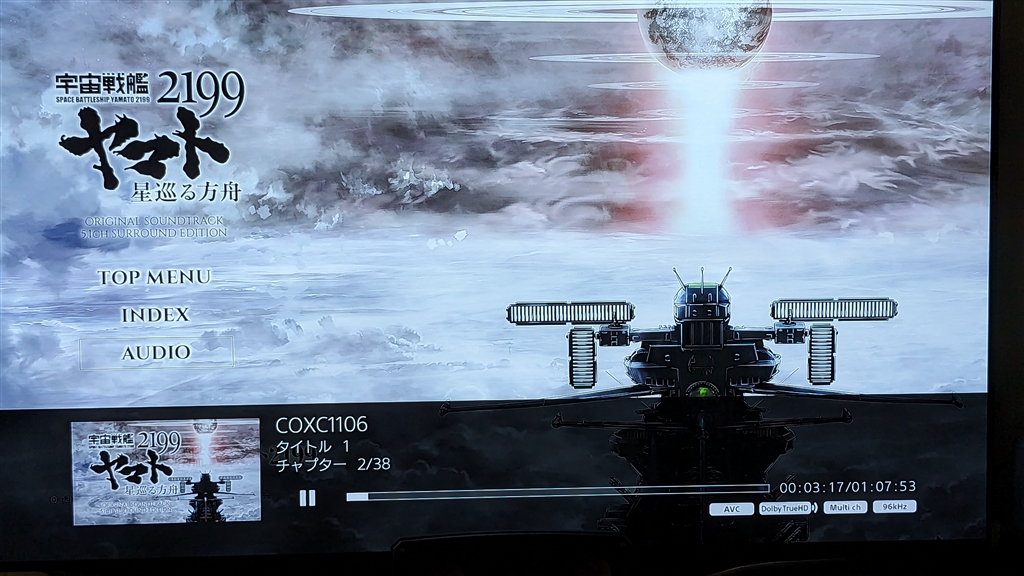The image size is (1024, 576).
Task: Seek along the playback progress bar
Action: pyautogui.click(x=557, y=494)
